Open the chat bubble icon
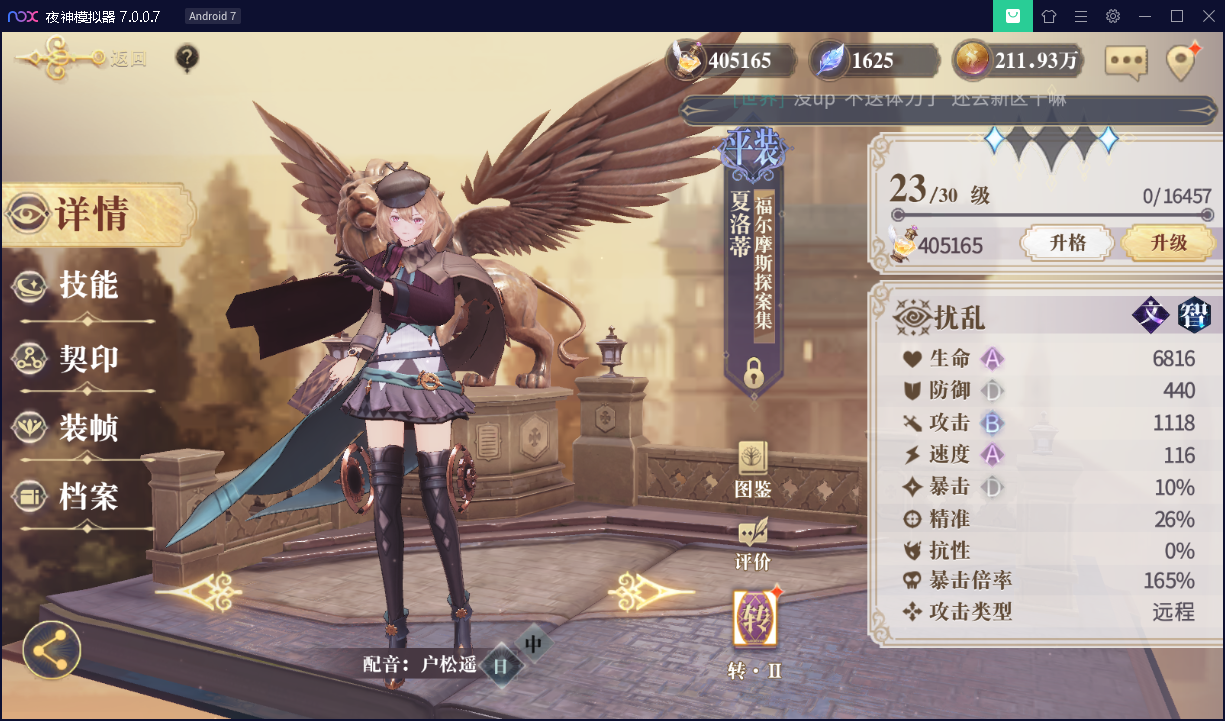This screenshot has height=721, width=1225. 1126,61
